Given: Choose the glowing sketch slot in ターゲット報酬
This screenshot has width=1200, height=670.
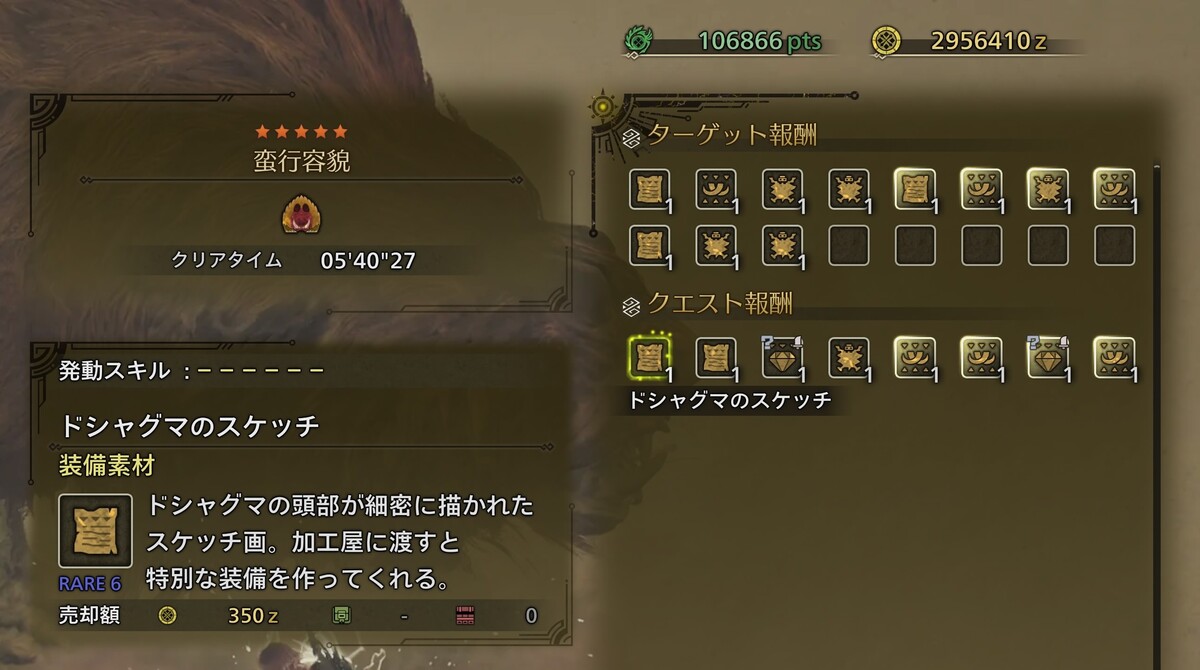Looking at the screenshot, I should click(x=914, y=188).
